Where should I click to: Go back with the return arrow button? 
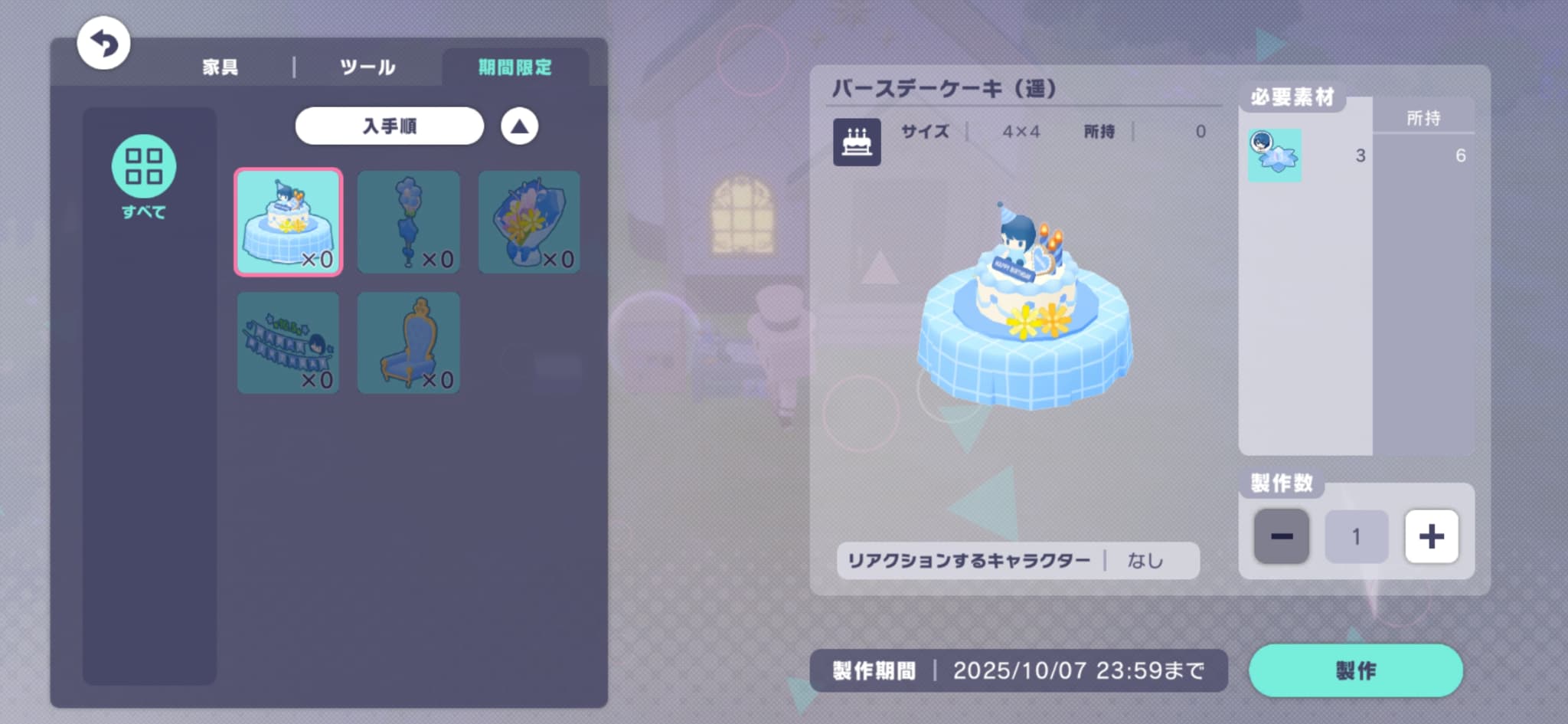[x=103, y=43]
